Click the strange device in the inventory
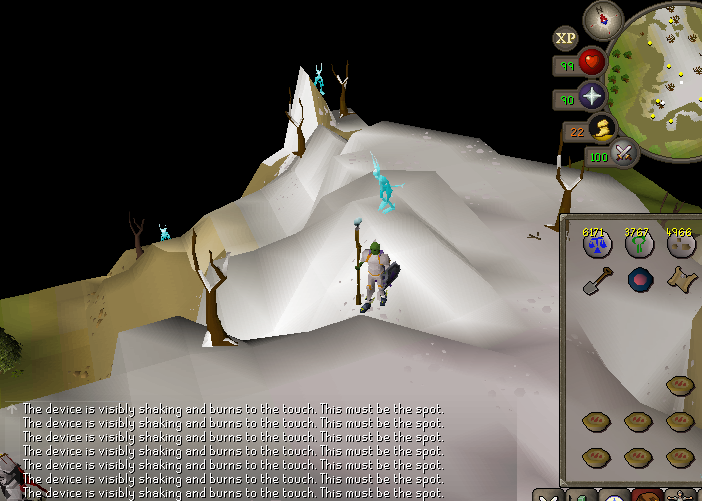 (639, 280)
